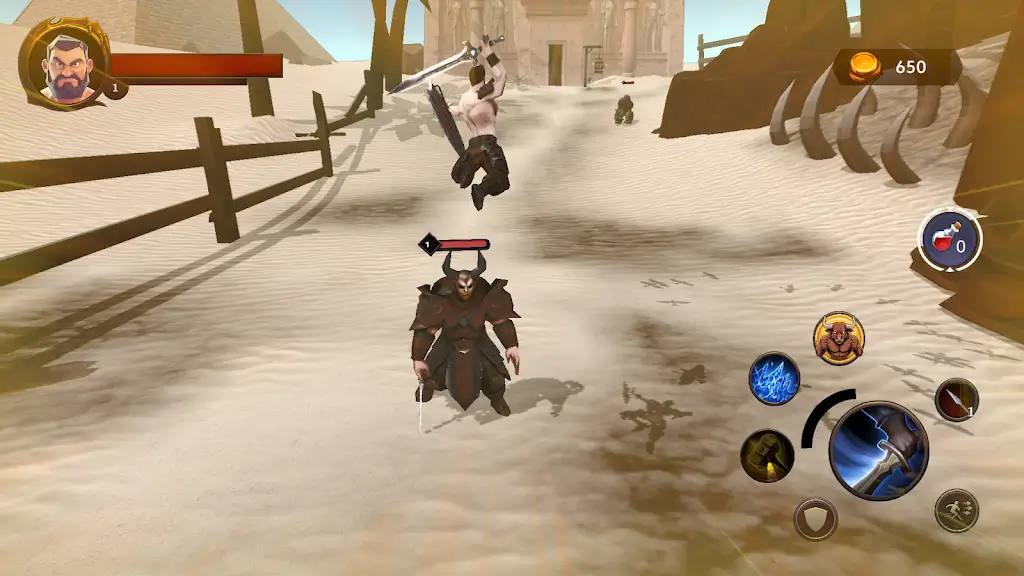Trigger the golden hammer smash skill
Image resolution: width=1024 pixels, height=576 pixels.
click(767, 455)
